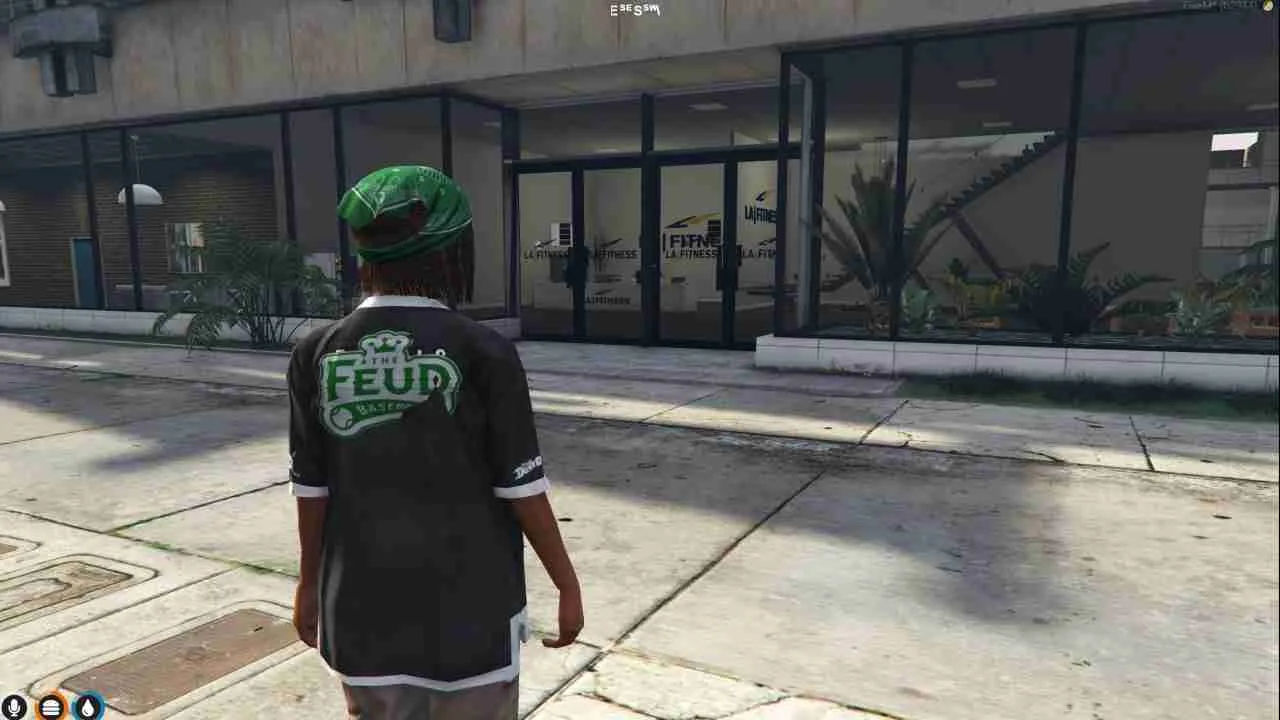Click the compass heading strip

point(635,10)
